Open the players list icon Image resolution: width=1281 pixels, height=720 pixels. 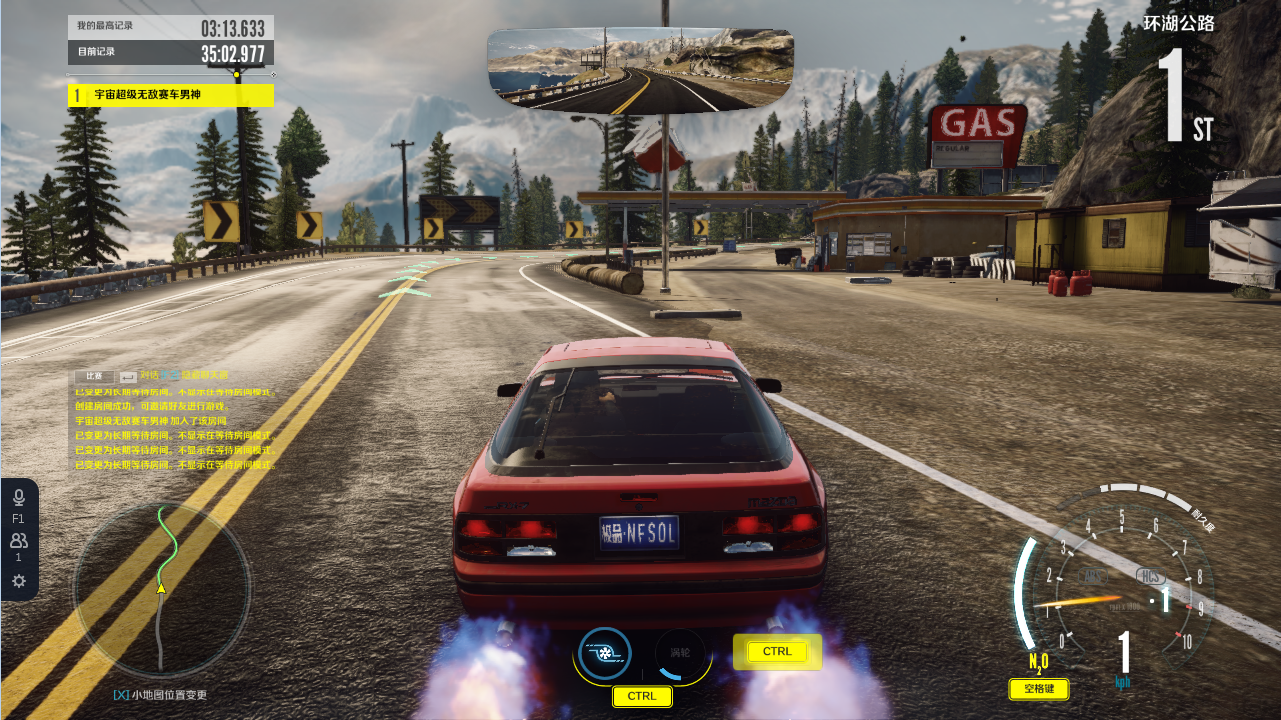[x=18, y=541]
